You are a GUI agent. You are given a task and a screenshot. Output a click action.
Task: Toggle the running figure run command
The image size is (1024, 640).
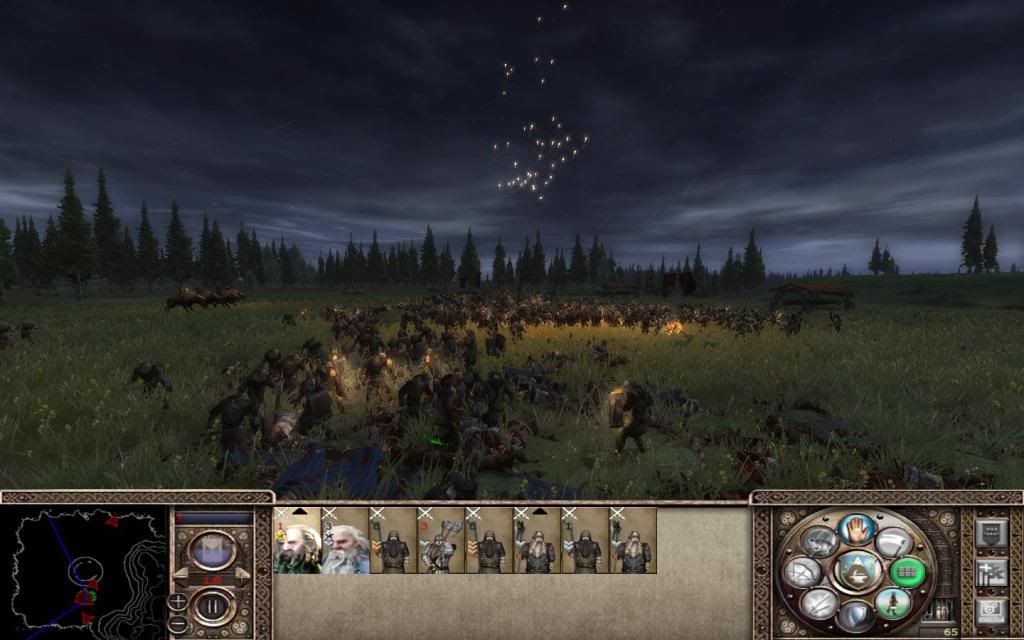[x=893, y=603]
